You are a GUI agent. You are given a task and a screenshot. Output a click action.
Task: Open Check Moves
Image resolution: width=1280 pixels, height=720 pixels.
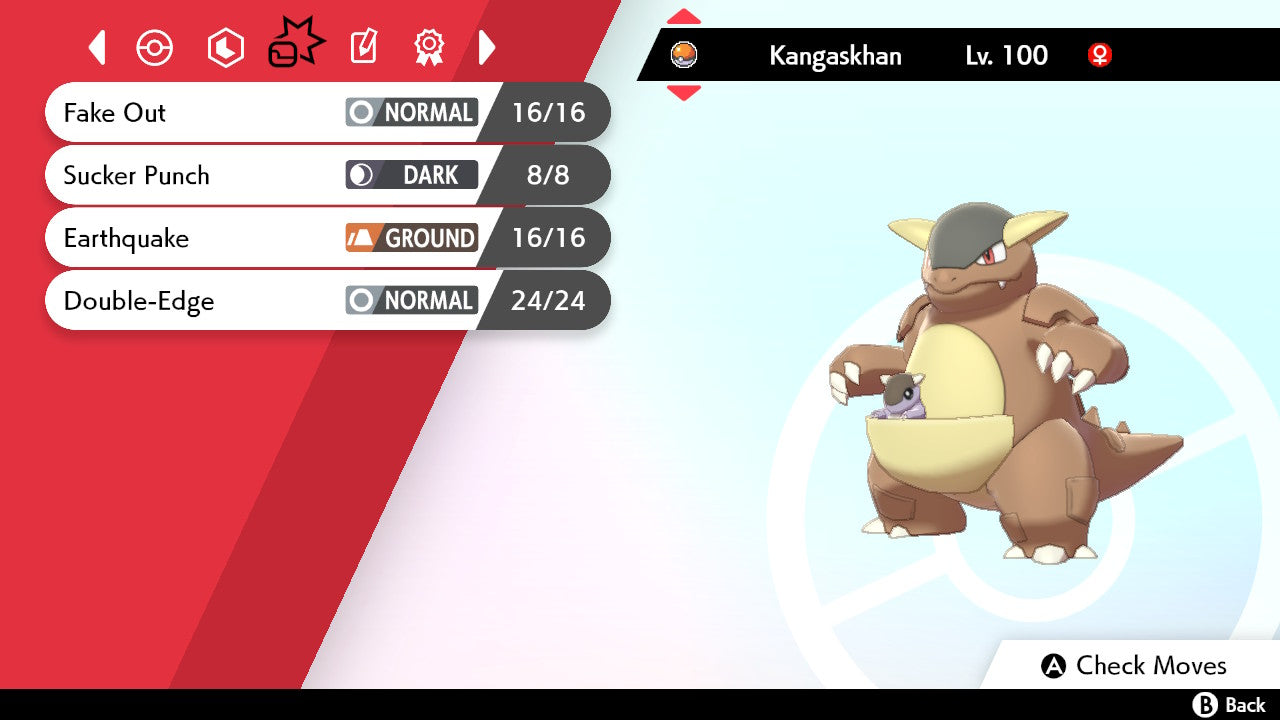(1134, 666)
